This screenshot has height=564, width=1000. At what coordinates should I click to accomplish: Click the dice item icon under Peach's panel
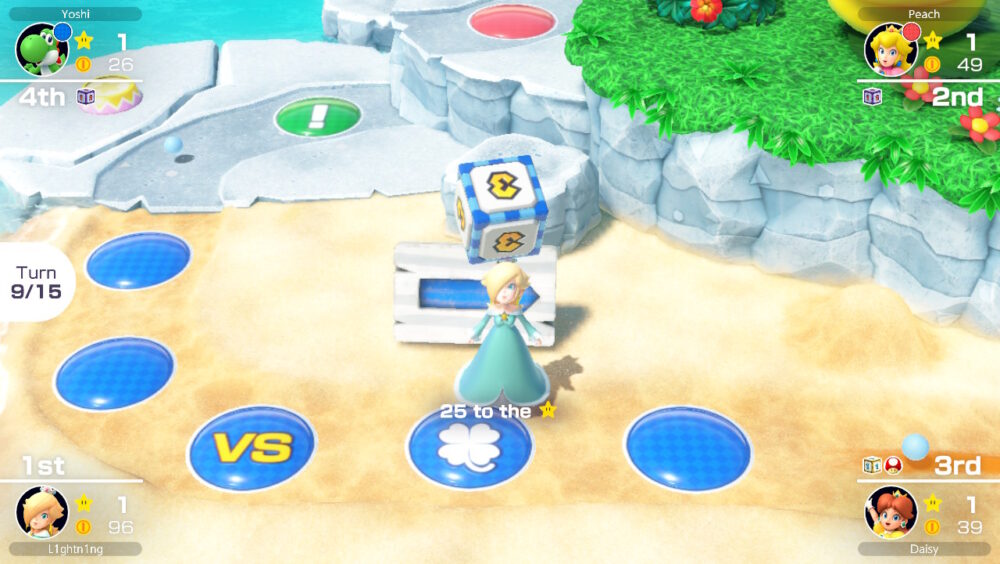873,97
